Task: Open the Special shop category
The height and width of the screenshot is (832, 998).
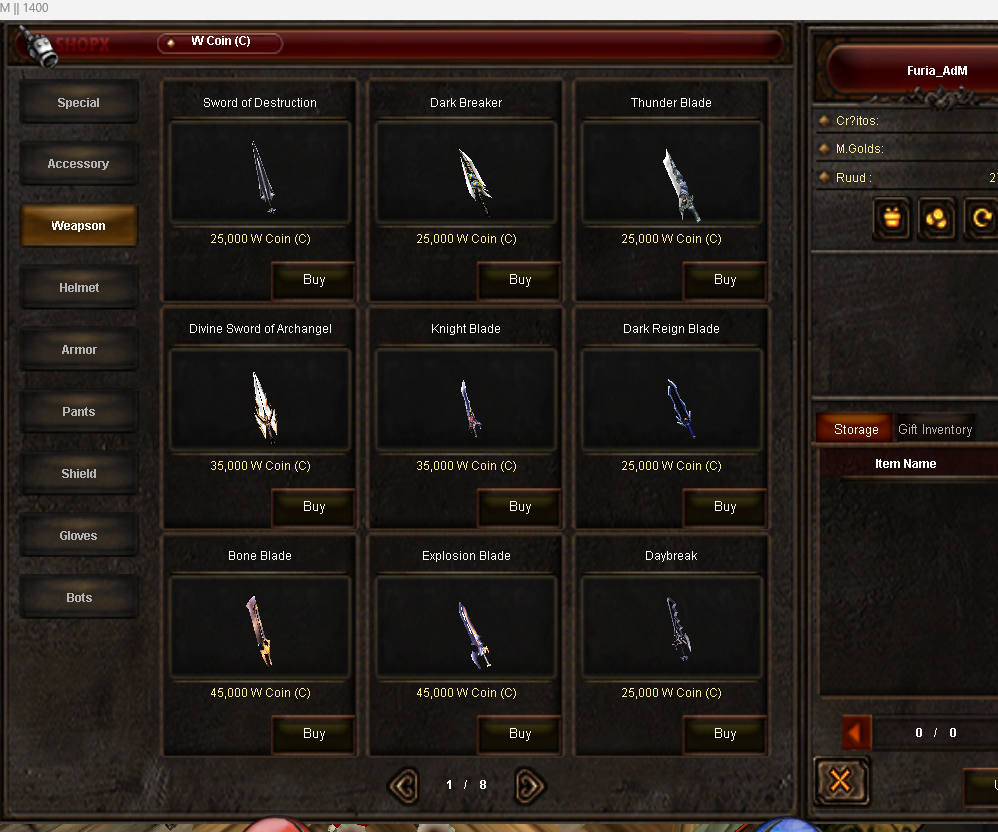Action: (x=79, y=103)
